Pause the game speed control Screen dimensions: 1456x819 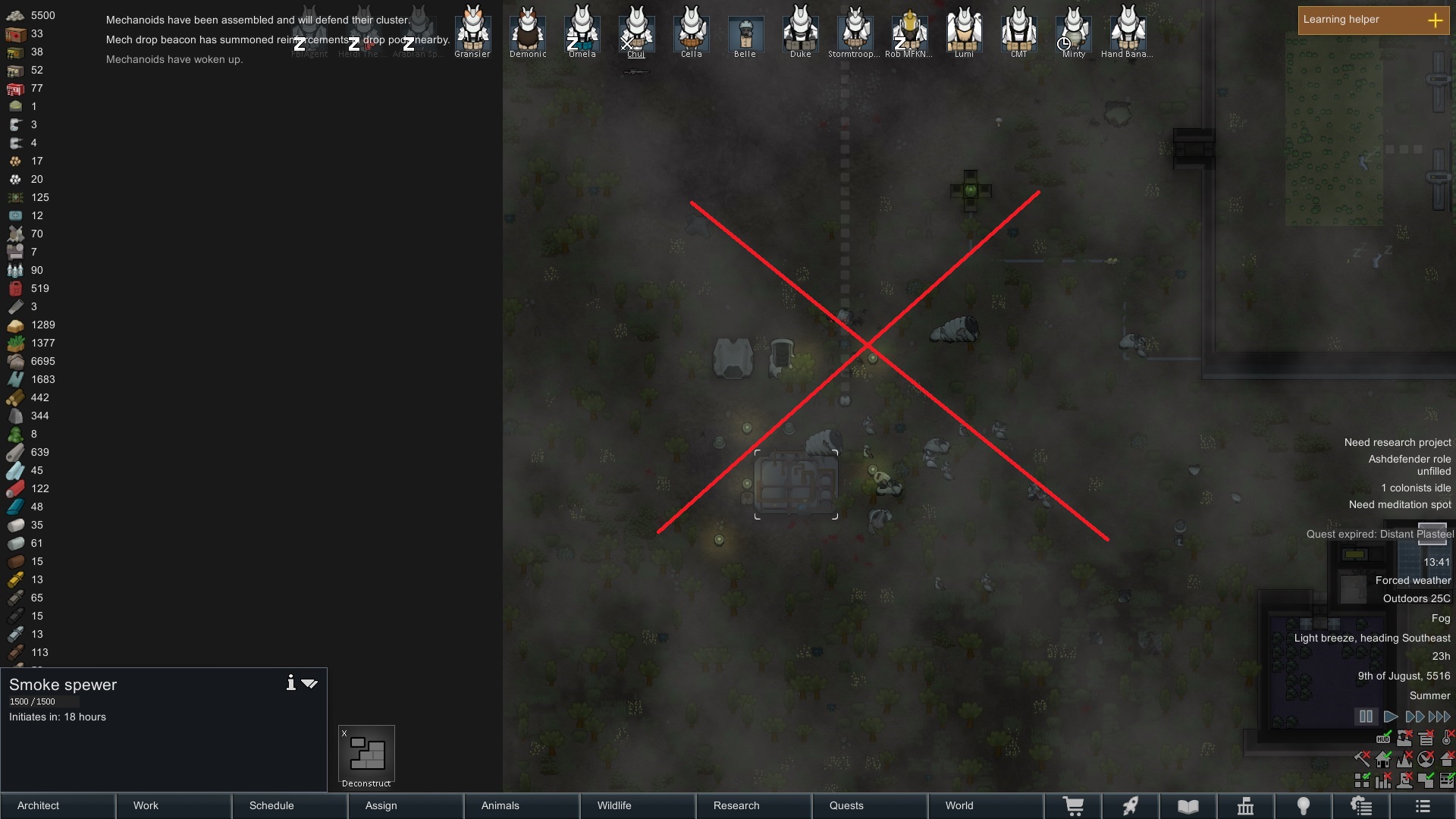1366,717
